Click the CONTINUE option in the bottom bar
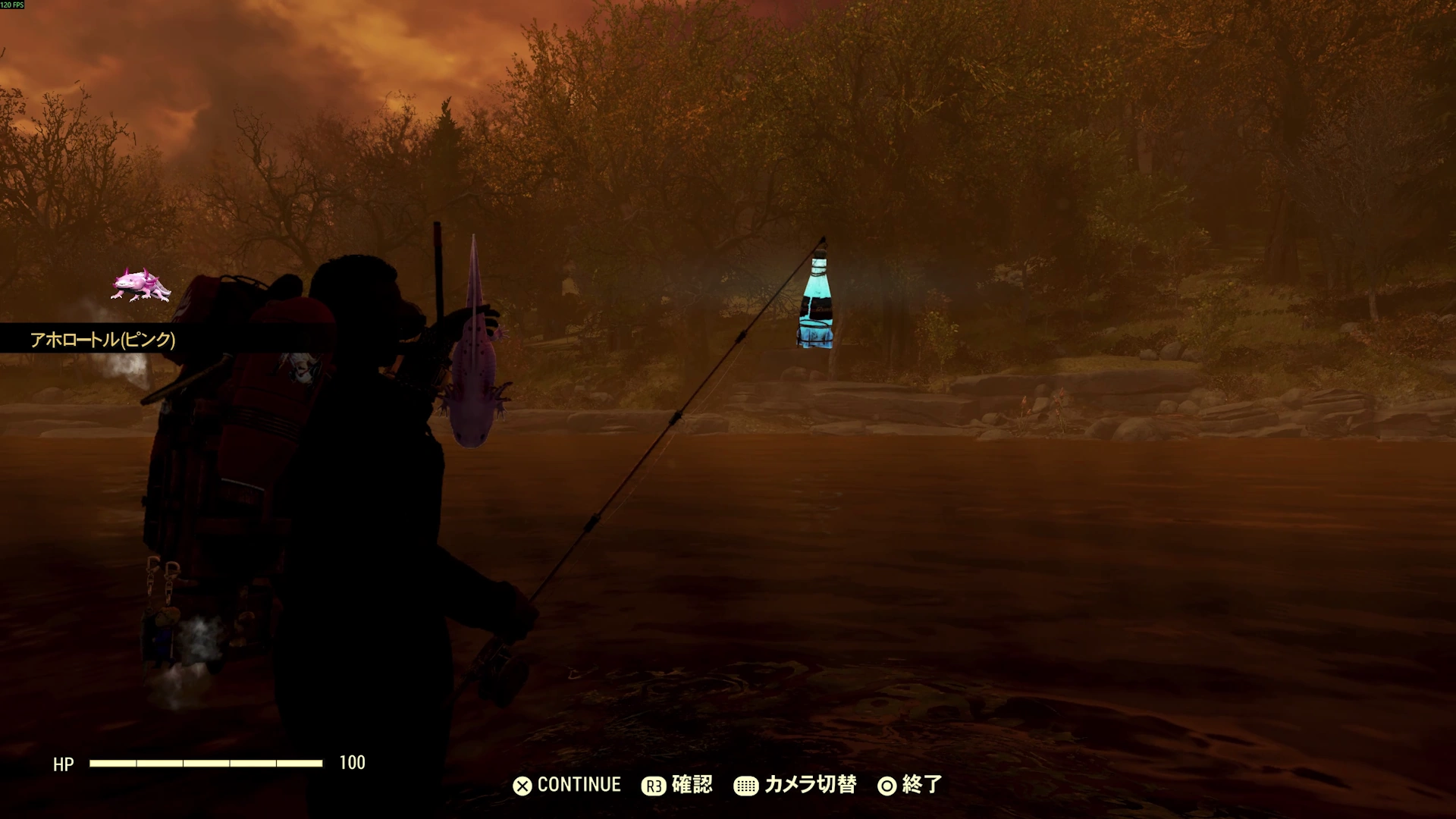The width and height of the screenshot is (1456, 819). click(567, 785)
